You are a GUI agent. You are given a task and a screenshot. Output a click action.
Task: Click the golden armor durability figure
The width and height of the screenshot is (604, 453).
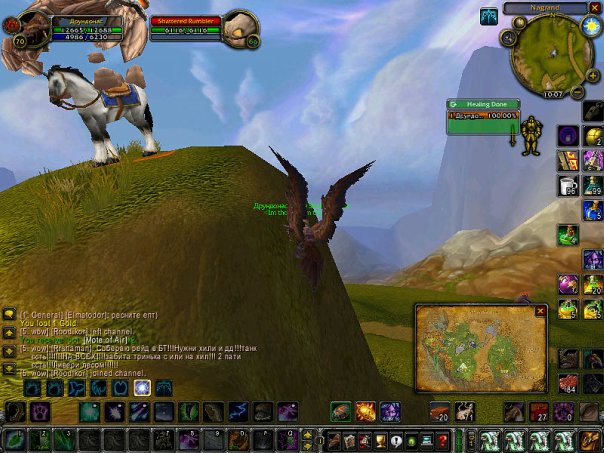[532, 135]
